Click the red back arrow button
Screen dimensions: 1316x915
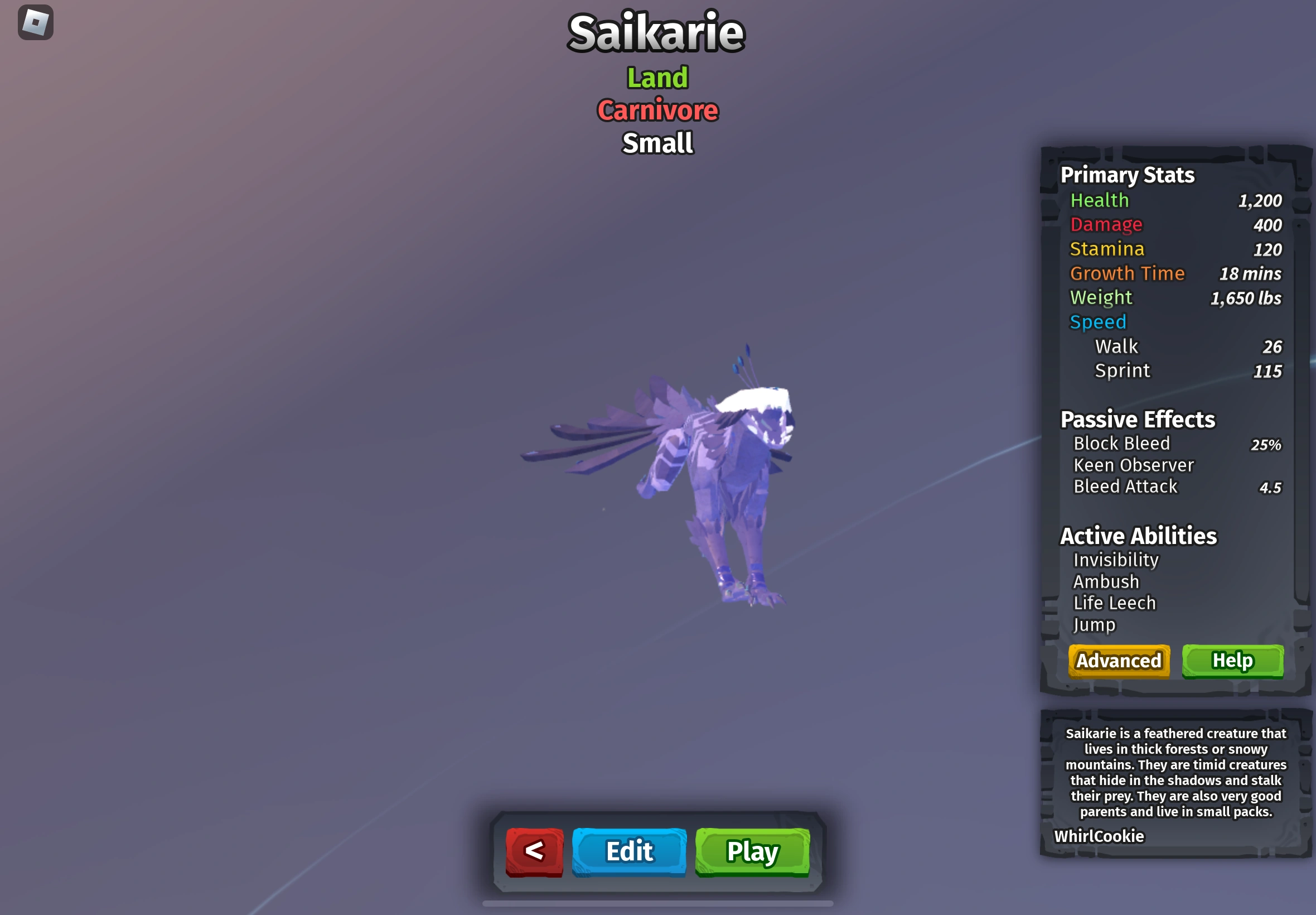pos(534,851)
